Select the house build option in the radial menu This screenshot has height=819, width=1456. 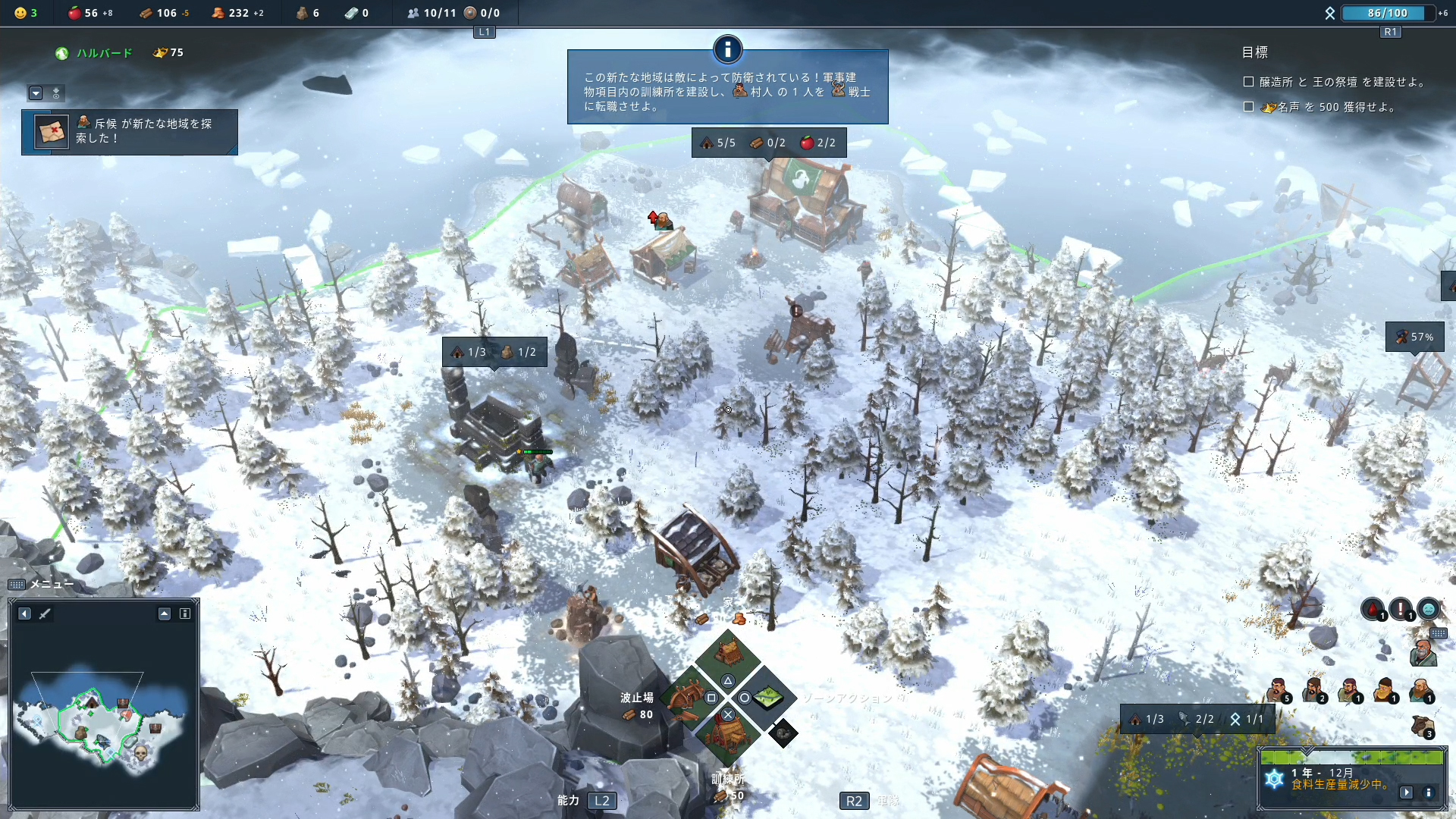728,654
